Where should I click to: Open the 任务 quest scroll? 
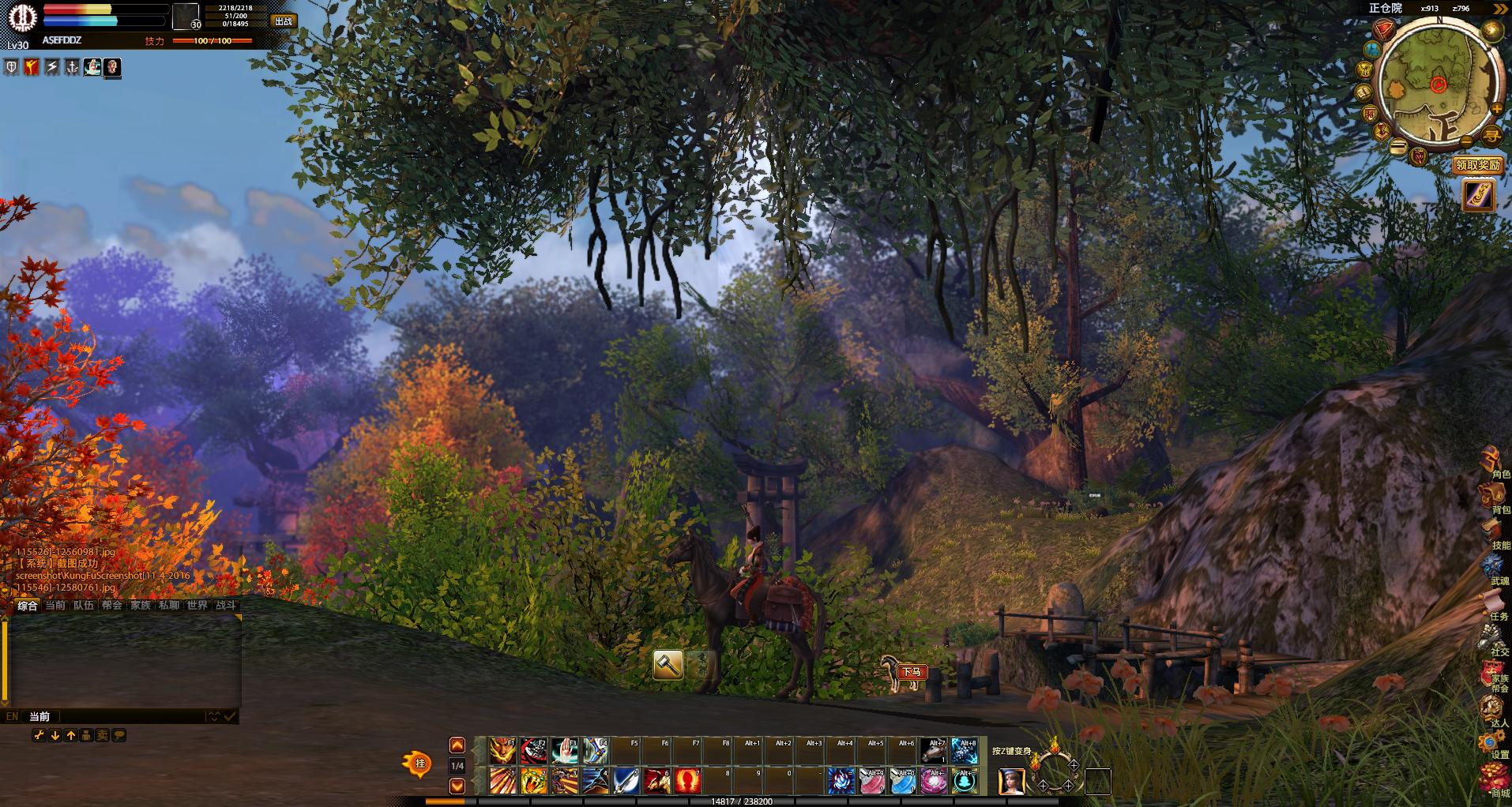pos(1494,602)
